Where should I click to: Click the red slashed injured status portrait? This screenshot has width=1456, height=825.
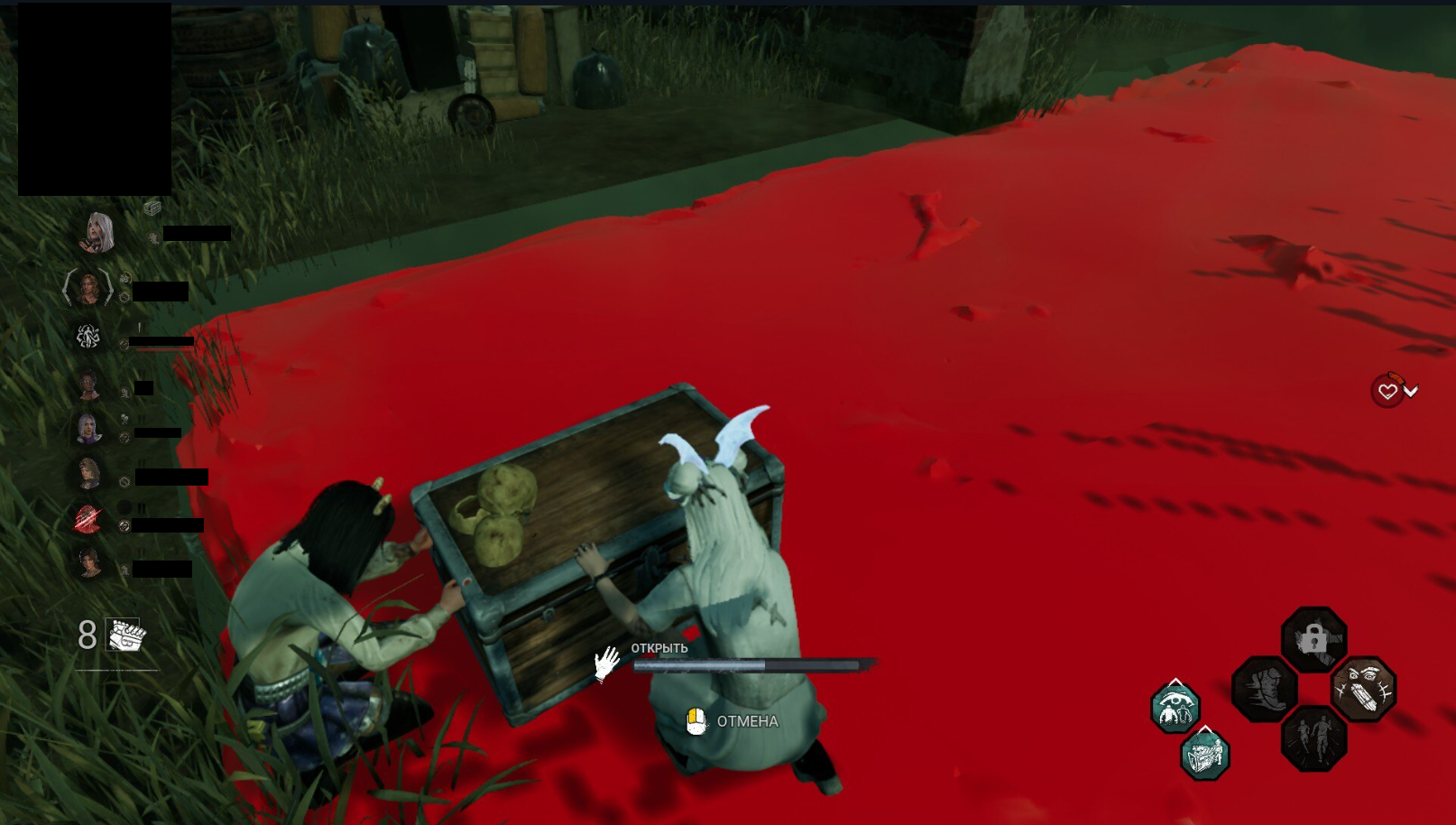click(86, 515)
